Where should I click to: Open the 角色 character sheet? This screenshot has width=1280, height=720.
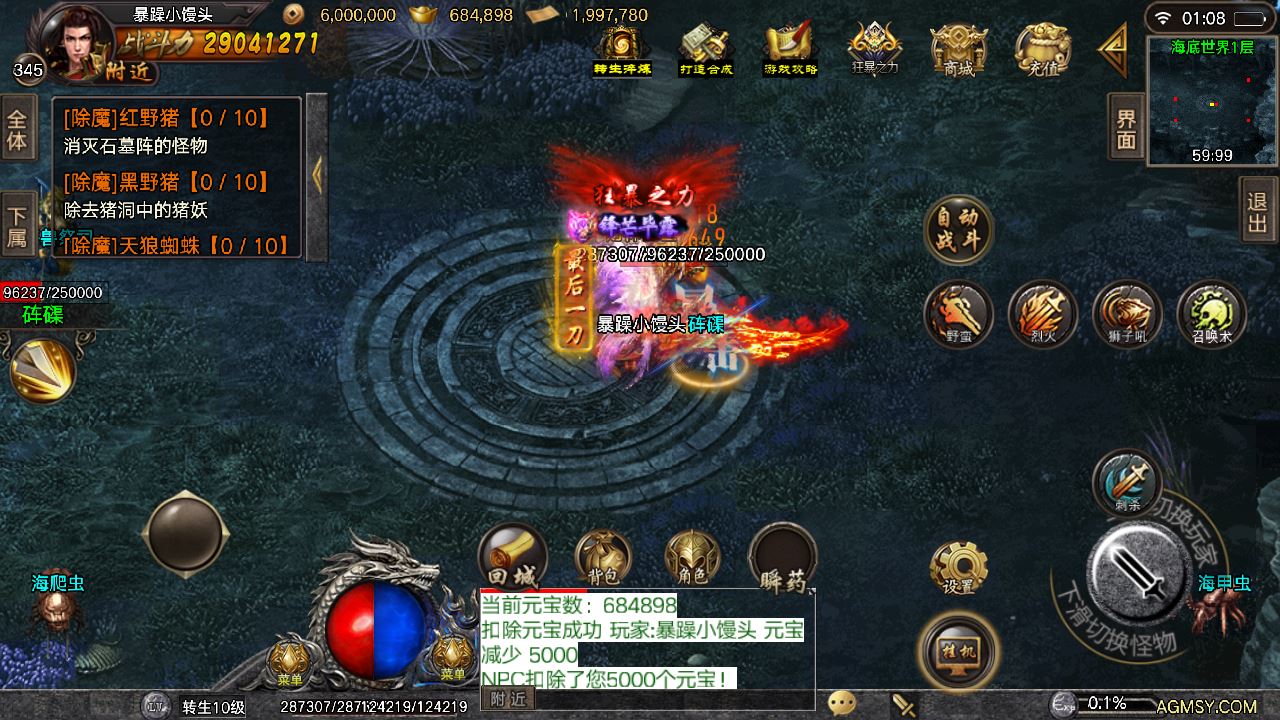tap(692, 558)
